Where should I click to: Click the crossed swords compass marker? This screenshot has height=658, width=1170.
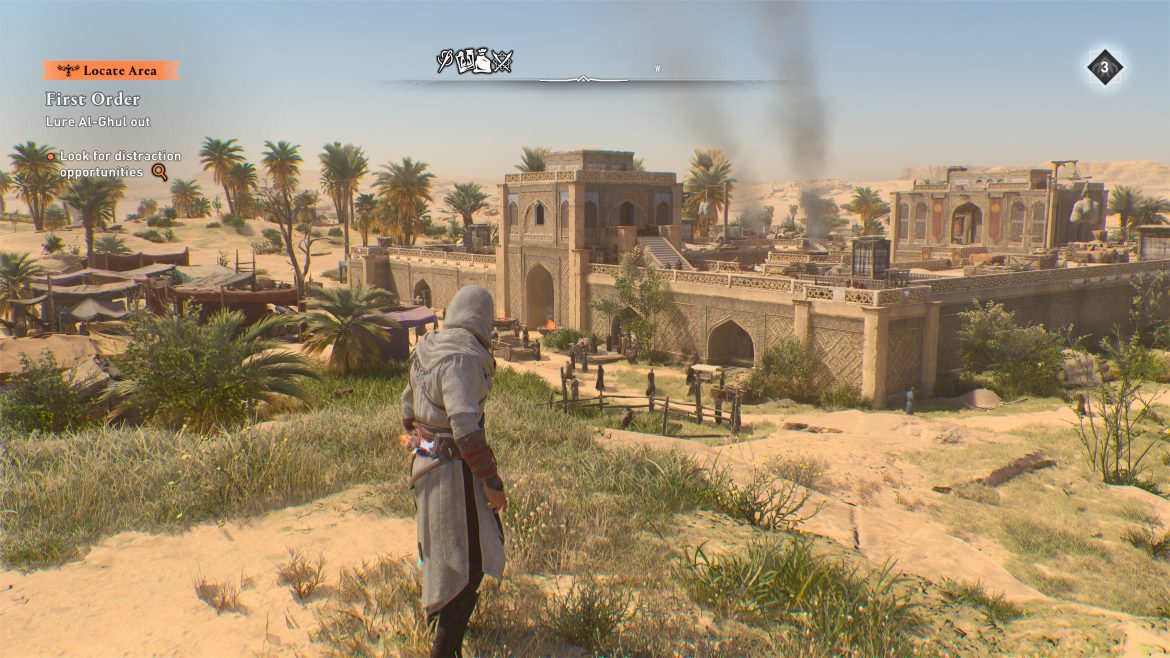[x=503, y=62]
